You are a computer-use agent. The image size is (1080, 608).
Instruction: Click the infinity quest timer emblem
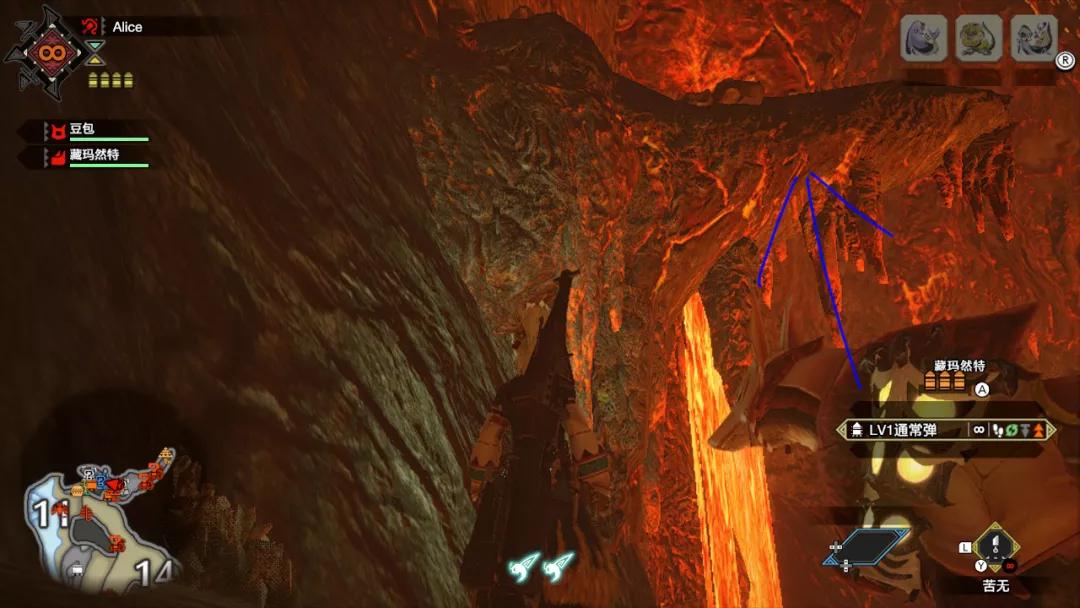point(47,50)
